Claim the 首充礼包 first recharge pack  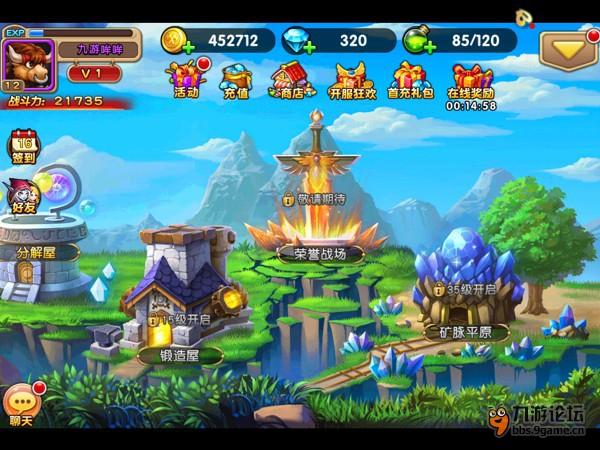point(413,79)
